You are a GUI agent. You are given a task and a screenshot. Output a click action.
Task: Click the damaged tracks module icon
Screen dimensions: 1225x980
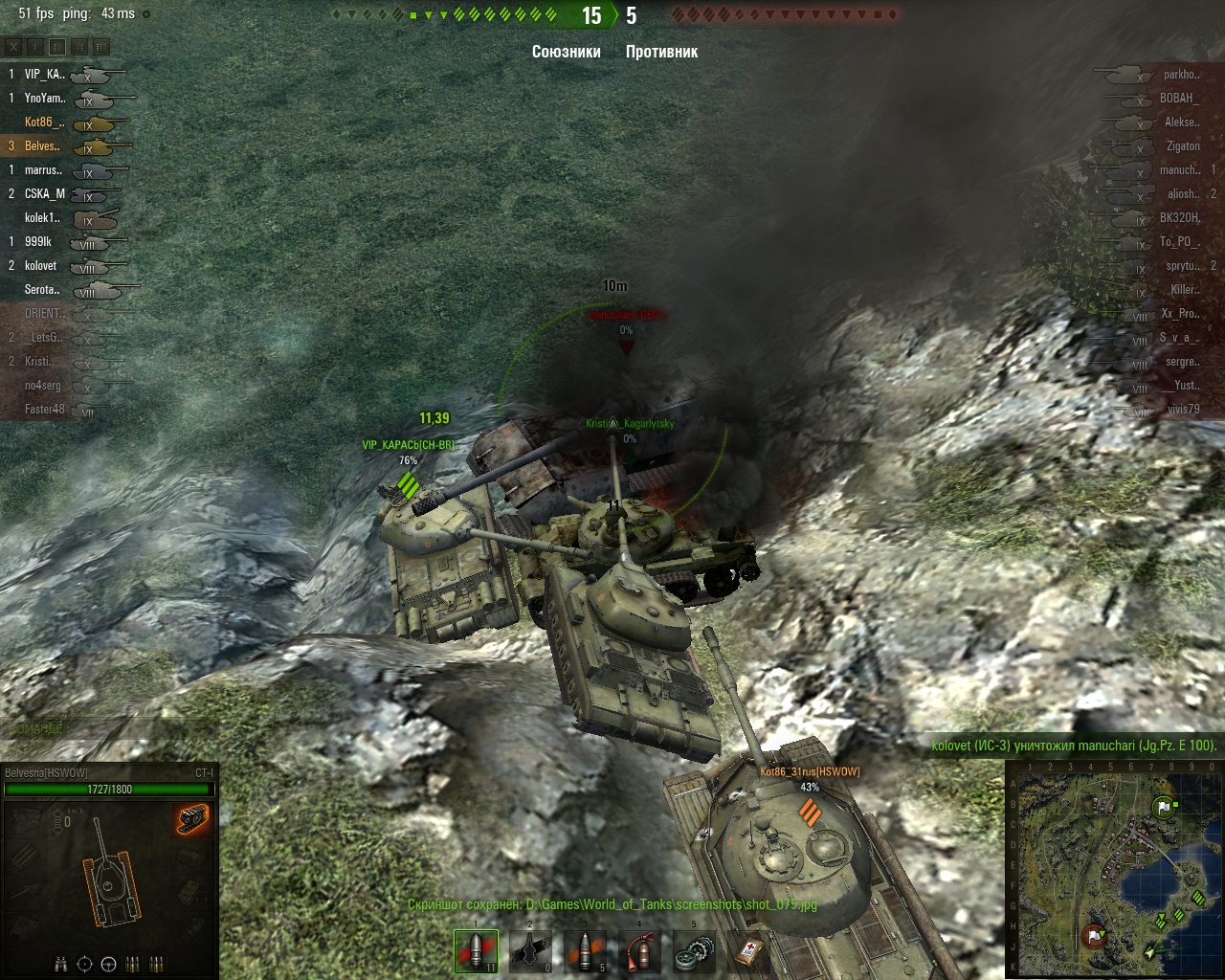[x=191, y=819]
